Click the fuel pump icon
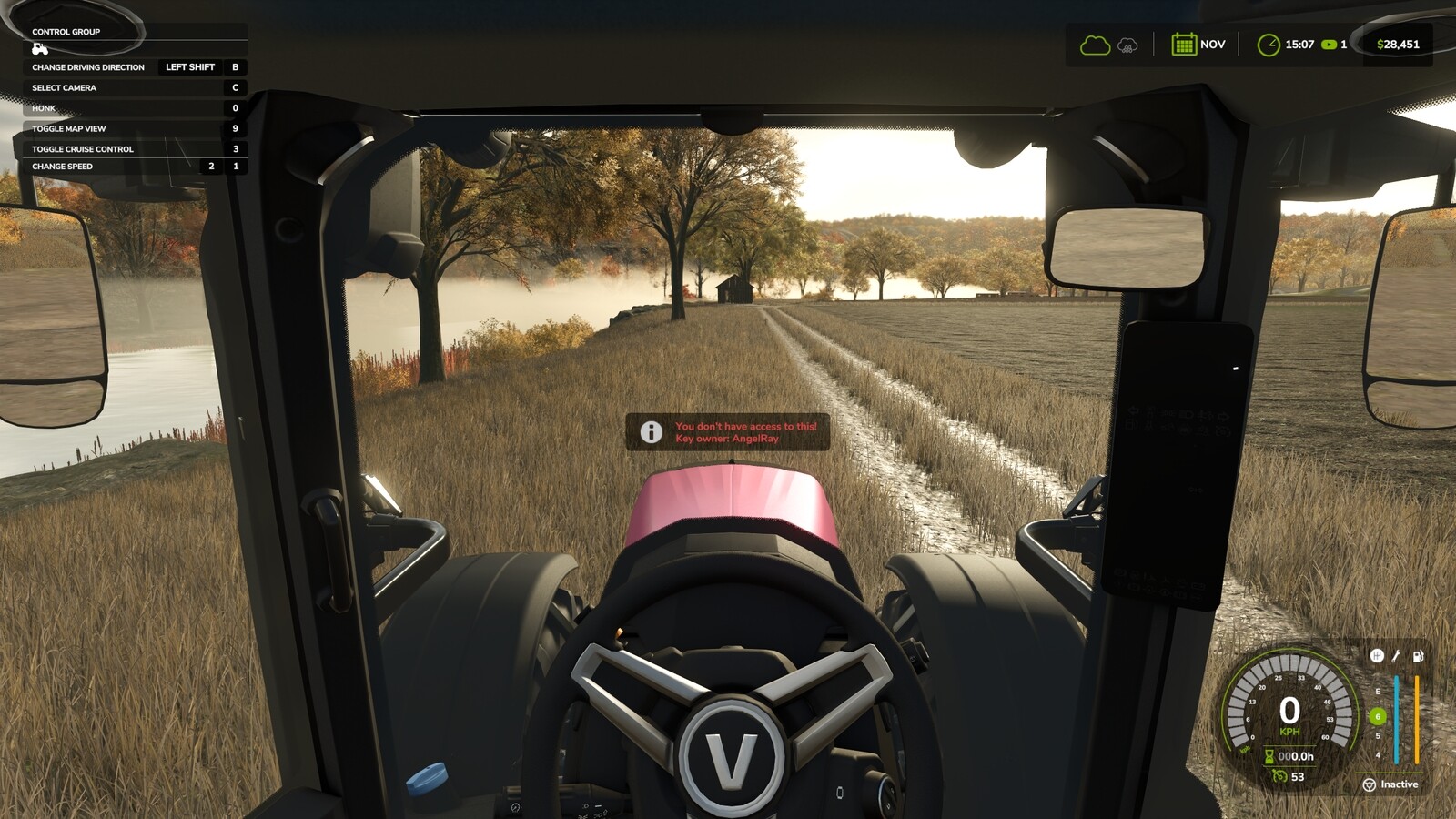This screenshot has width=1456, height=819. (x=1418, y=657)
